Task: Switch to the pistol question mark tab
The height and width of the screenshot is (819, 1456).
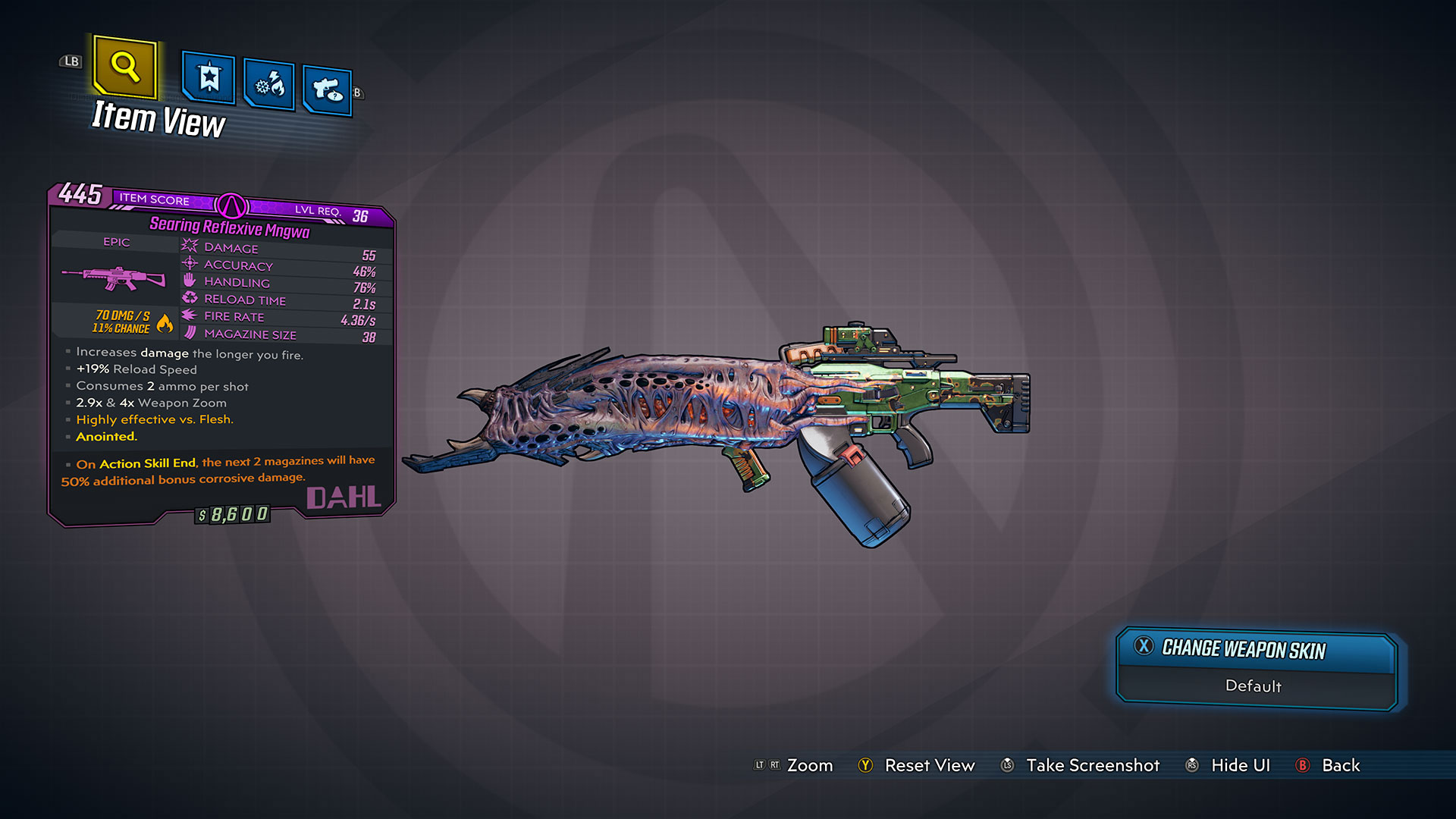Action: point(327,90)
